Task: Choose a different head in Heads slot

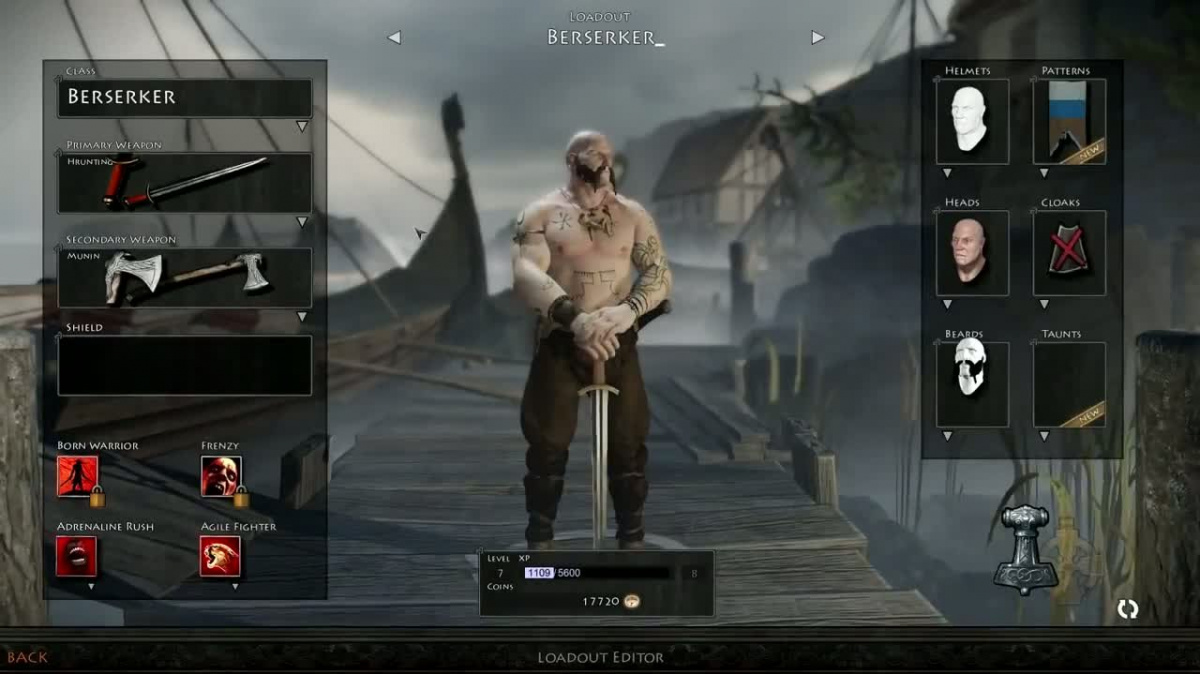Action: tap(972, 253)
